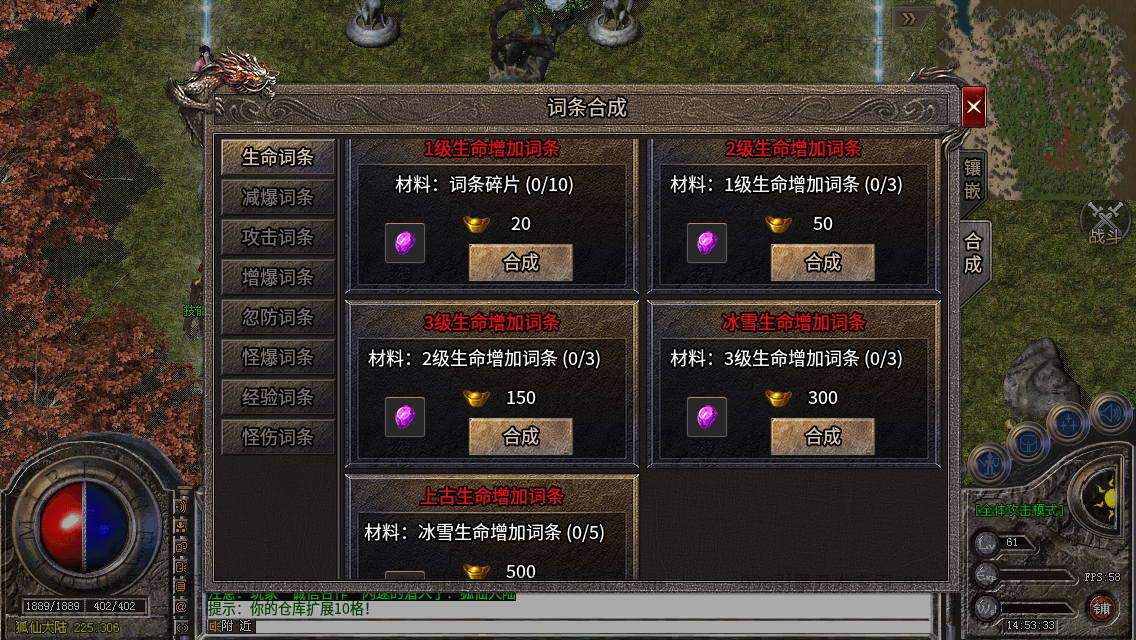The image size is (1136, 640).
Task: Switch to the 镶嵌 side tab
Action: 973,179
